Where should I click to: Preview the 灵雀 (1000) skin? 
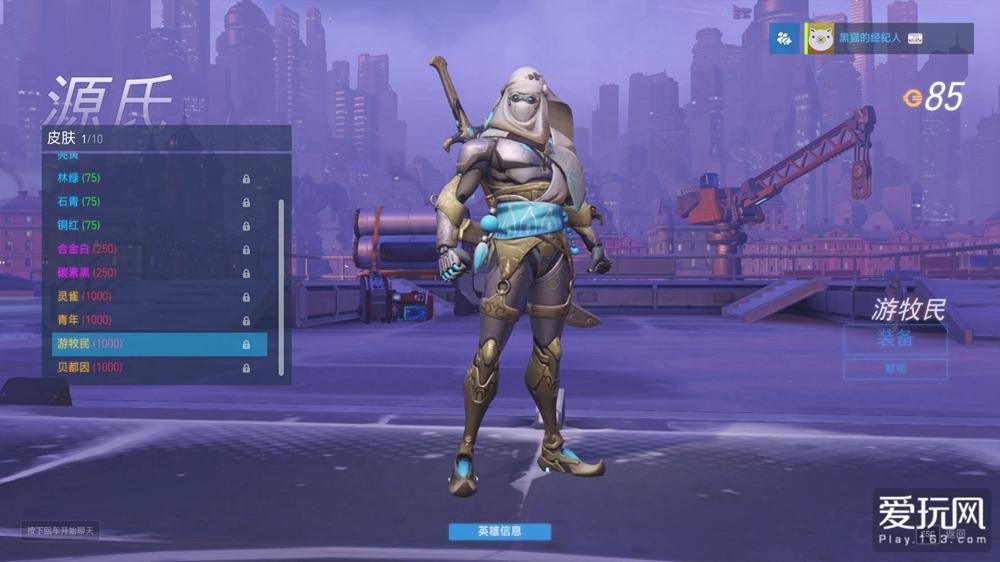point(150,296)
